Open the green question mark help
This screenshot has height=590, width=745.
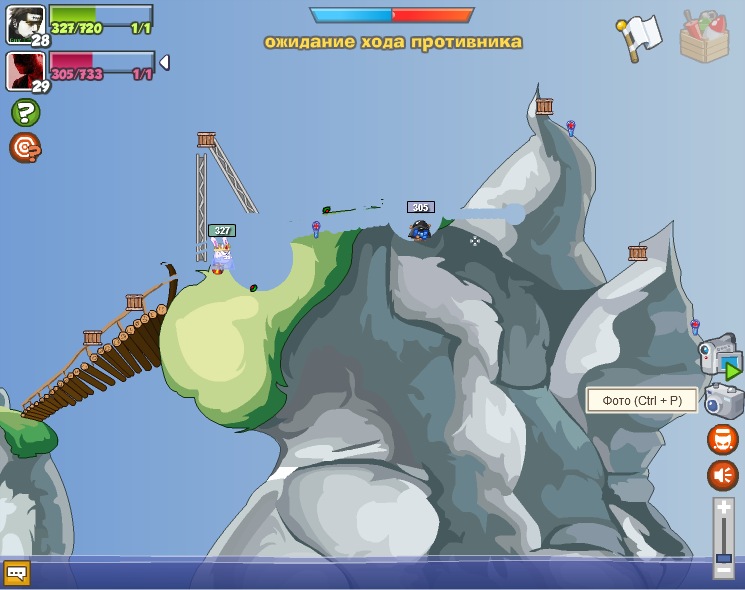tap(25, 112)
